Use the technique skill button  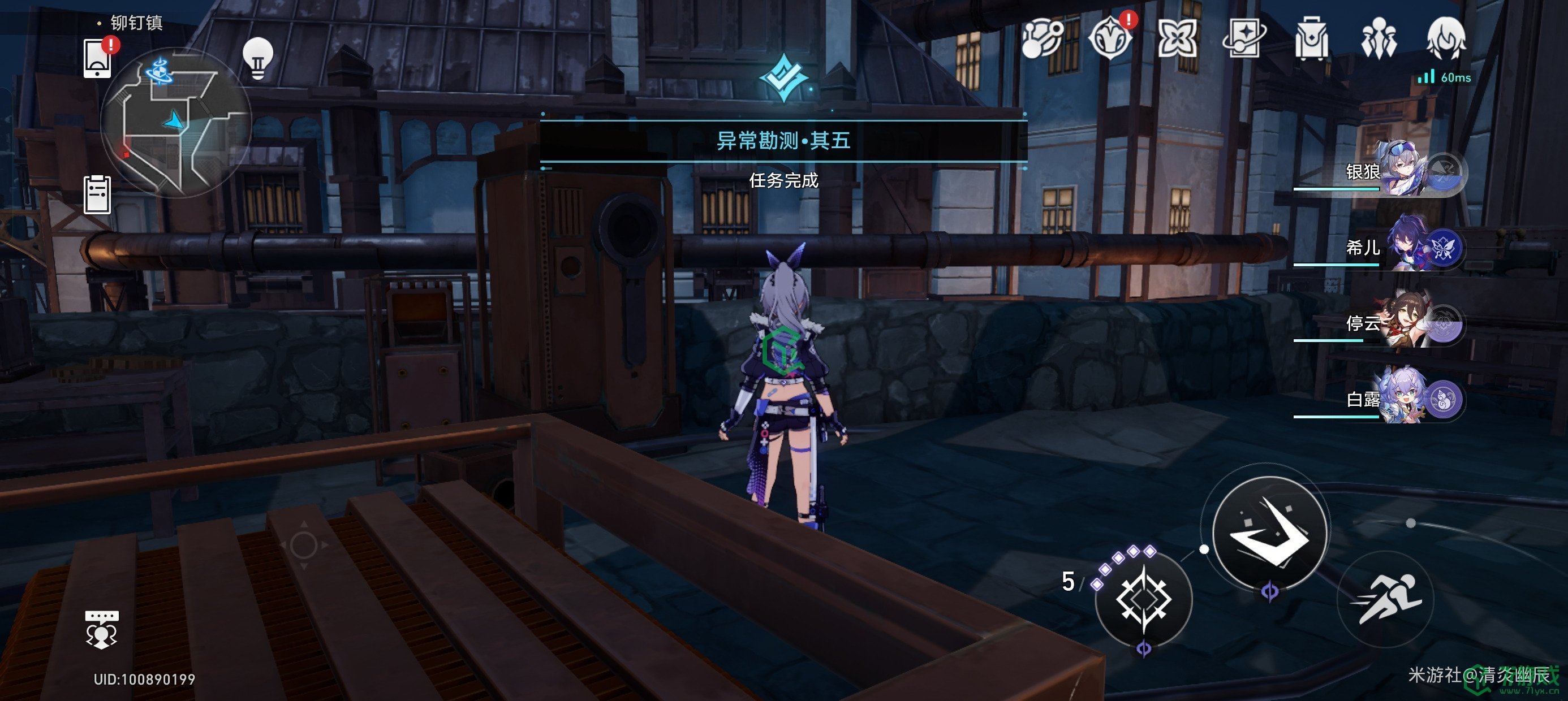click(x=1143, y=599)
